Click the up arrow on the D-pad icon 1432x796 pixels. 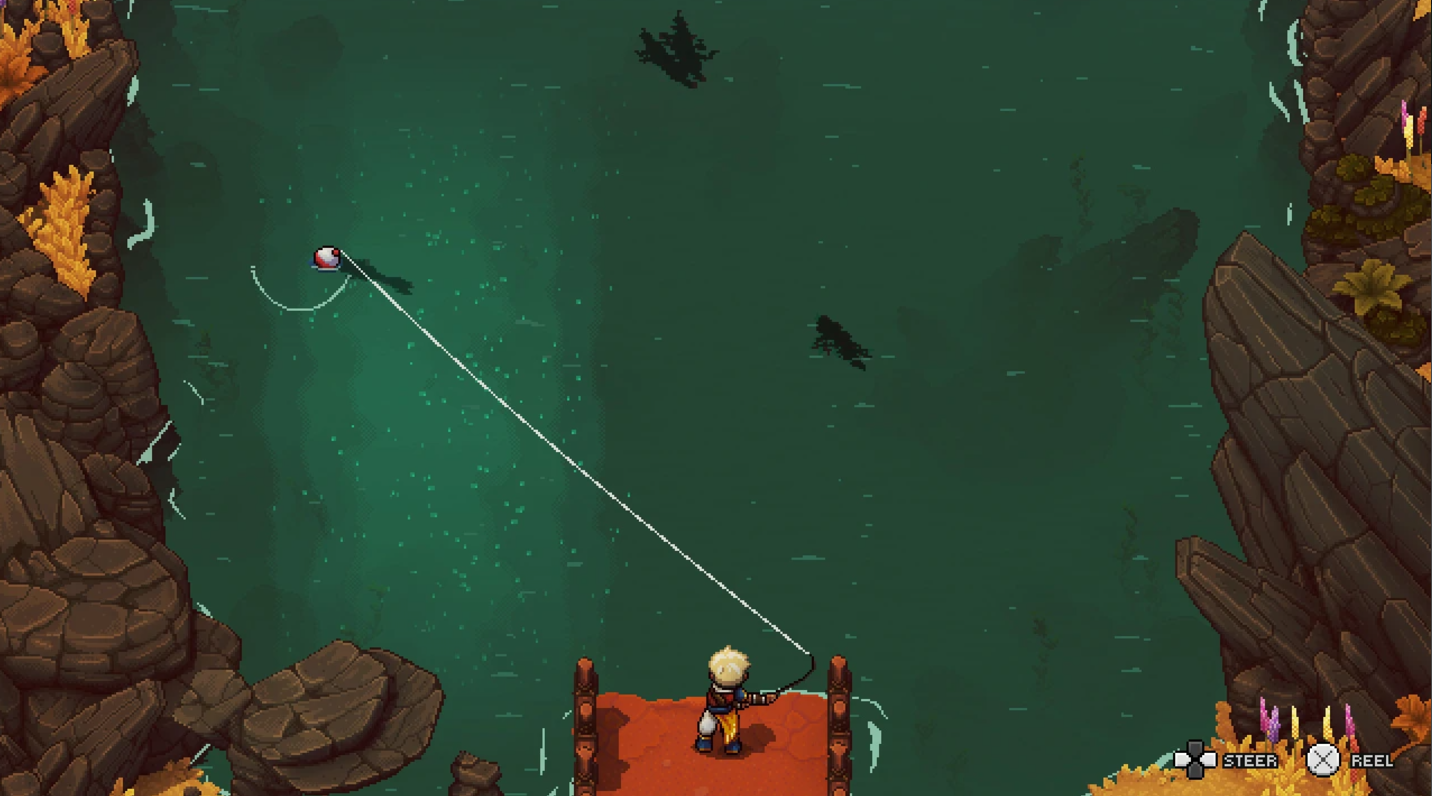click(1196, 747)
